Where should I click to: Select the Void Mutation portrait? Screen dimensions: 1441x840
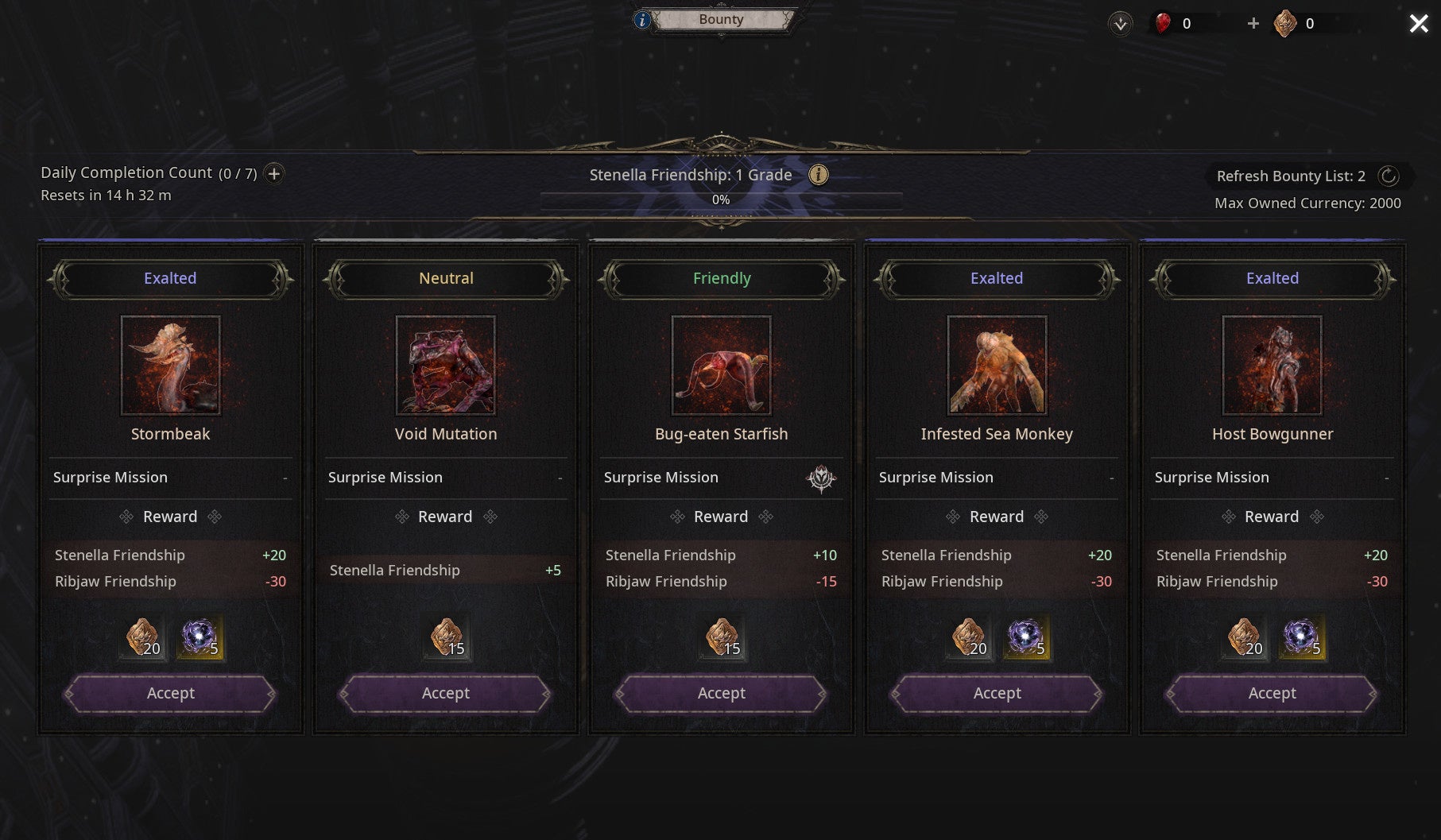pos(445,366)
